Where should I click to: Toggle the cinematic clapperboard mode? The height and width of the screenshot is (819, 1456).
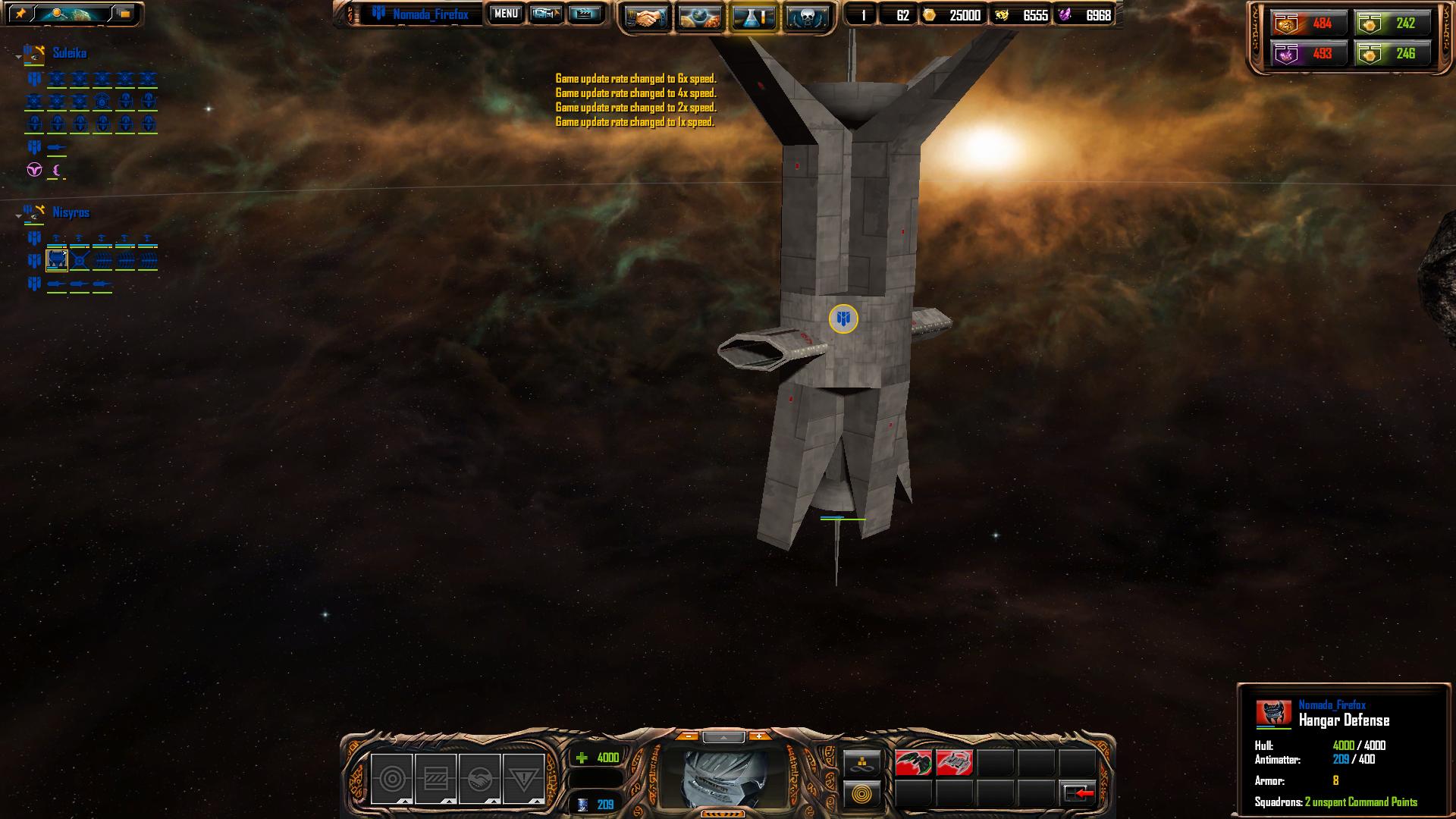(585, 14)
